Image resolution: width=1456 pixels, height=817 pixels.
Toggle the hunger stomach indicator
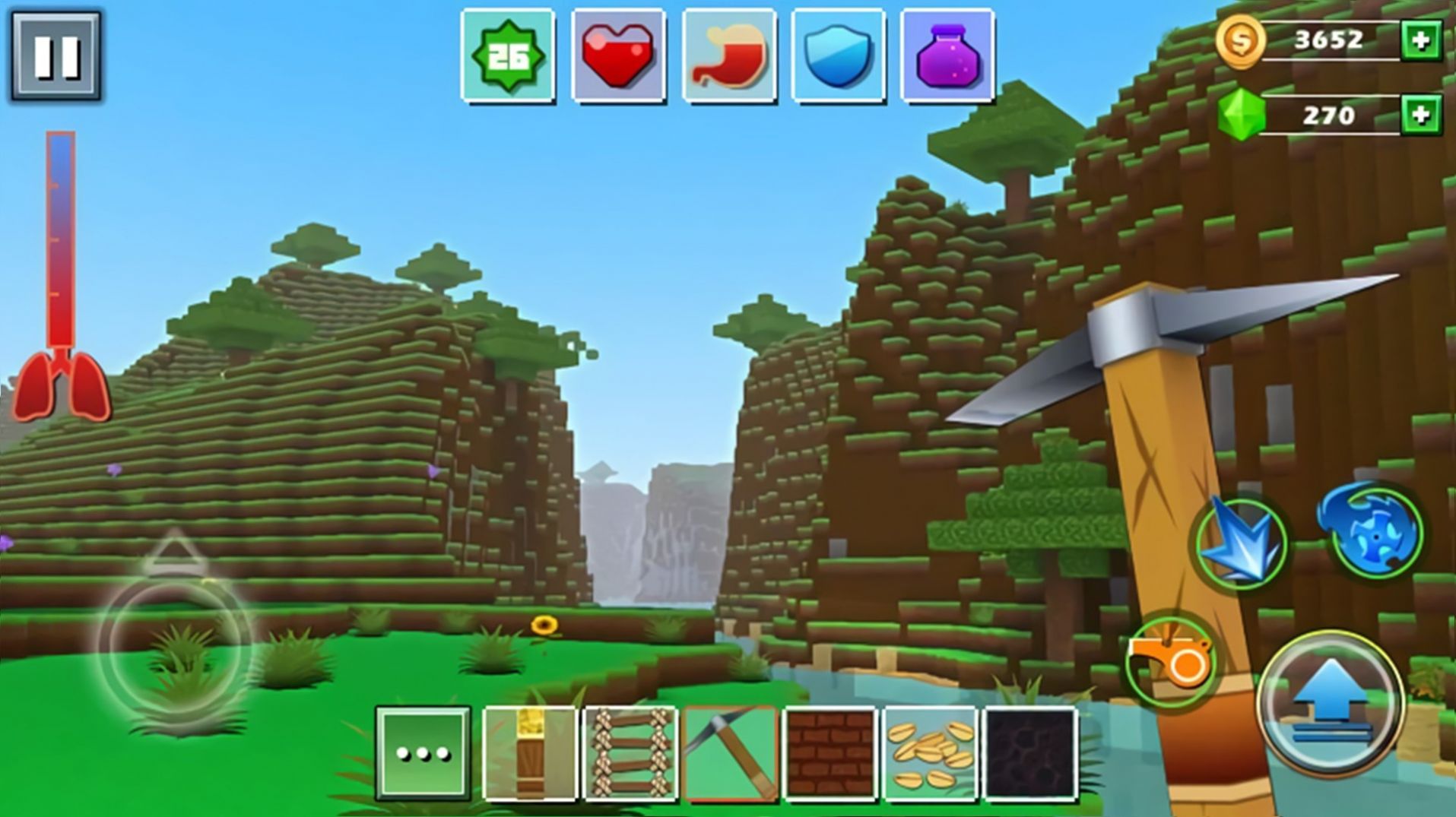(728, 53)
